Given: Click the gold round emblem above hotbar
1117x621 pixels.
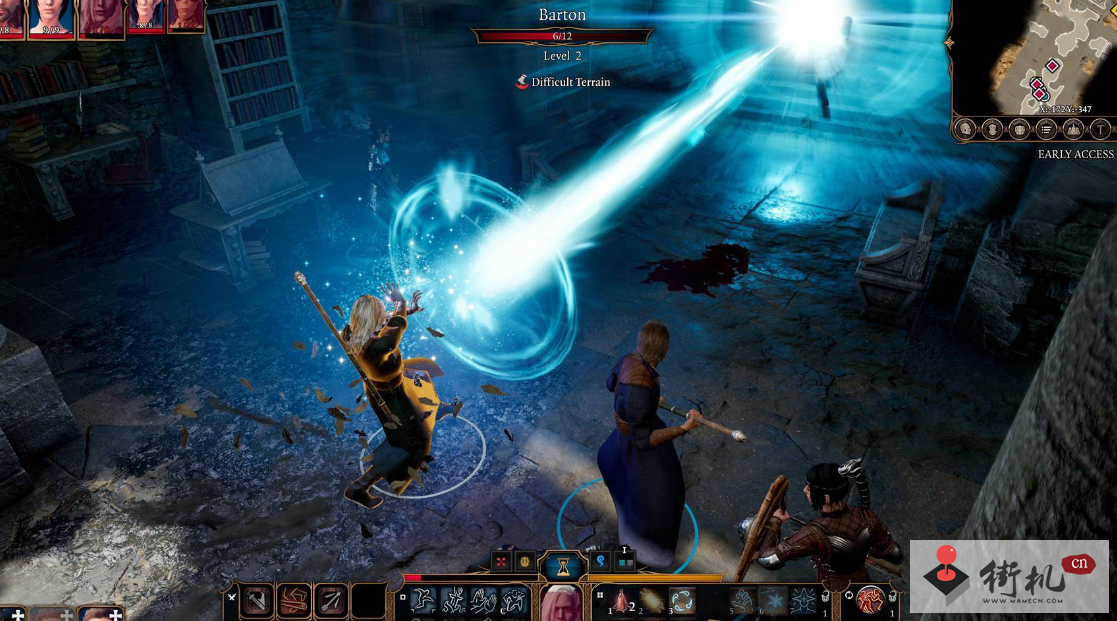Looking at the screenshot, I should [x=524, y=562].
